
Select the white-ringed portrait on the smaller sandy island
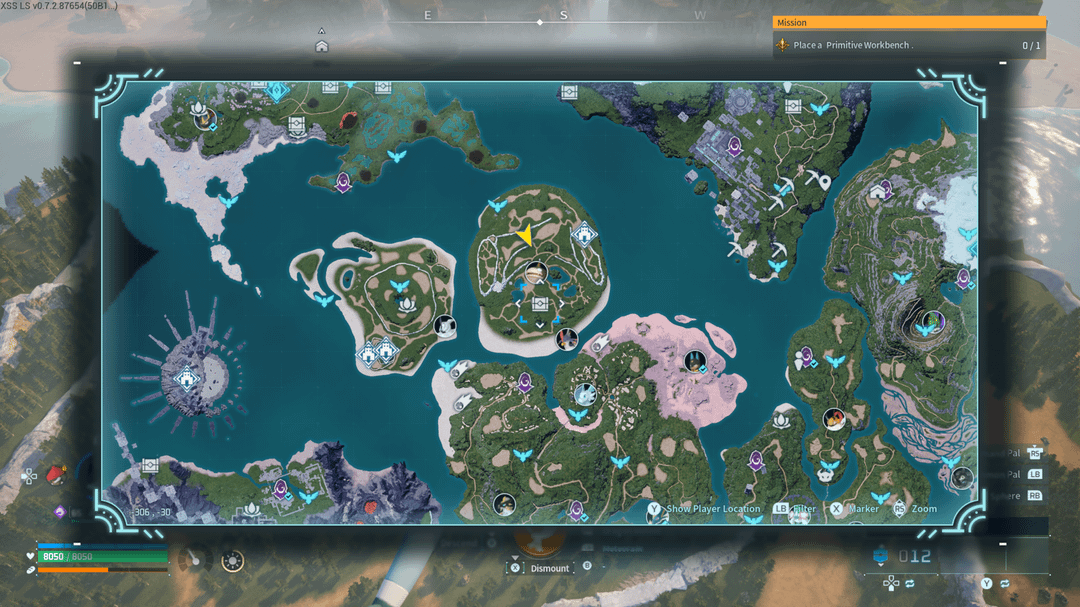[x=444, y=325]
